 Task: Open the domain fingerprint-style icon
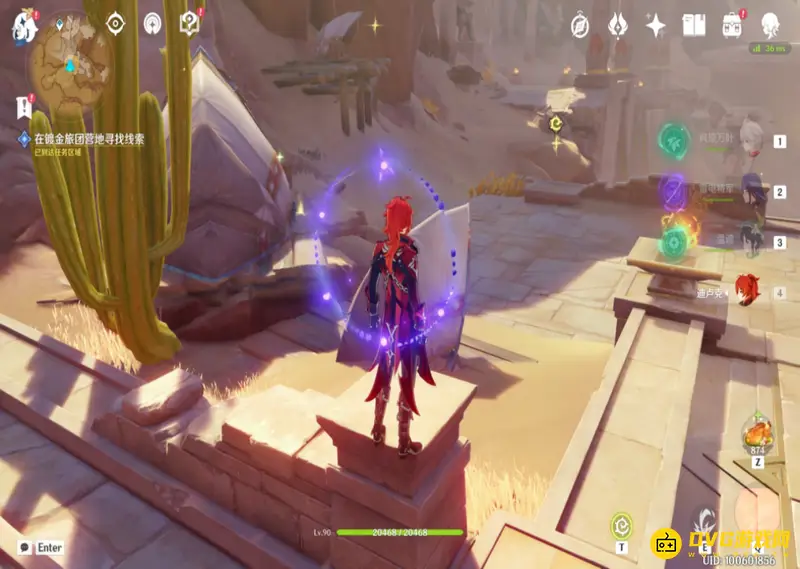coord(152,22)
